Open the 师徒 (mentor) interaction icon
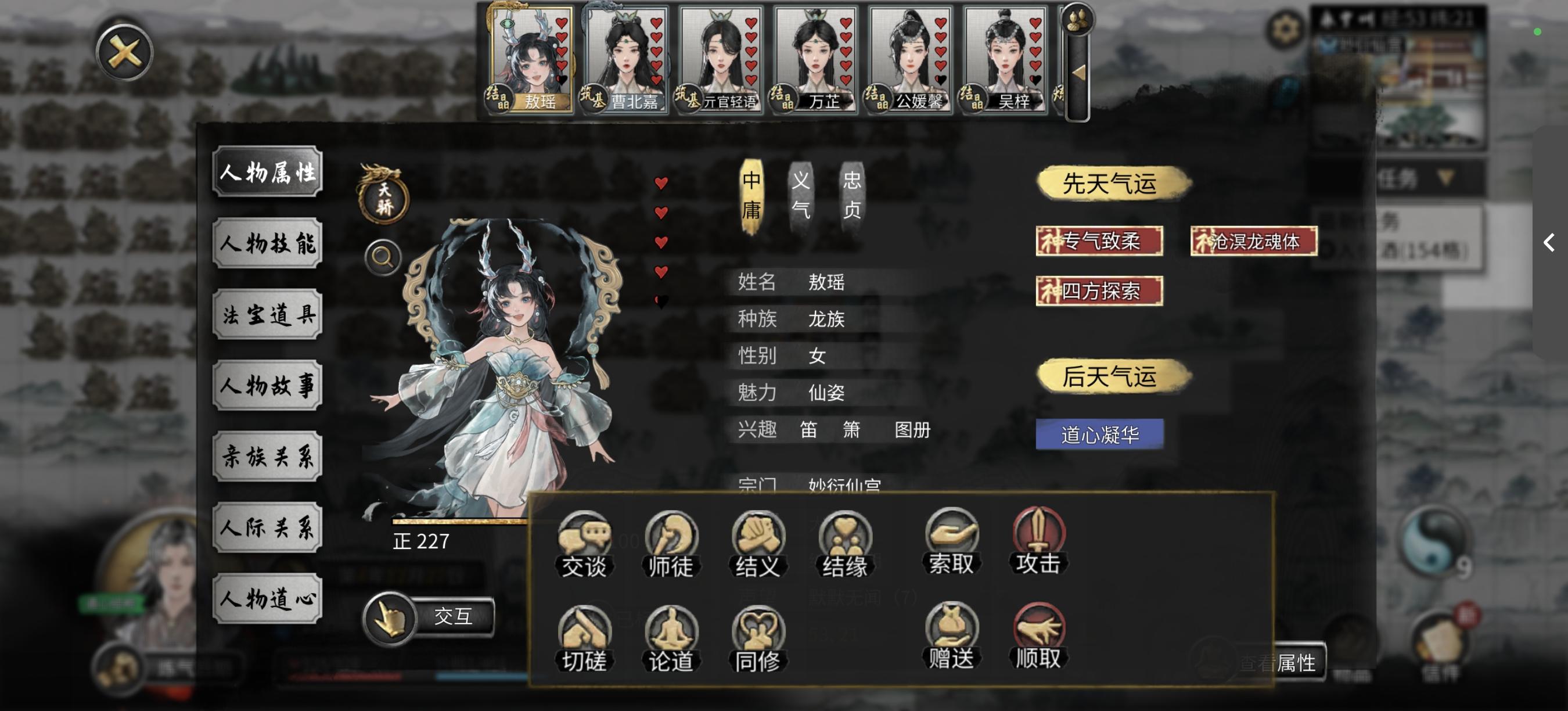1568x711 pixels. point(671,538)
